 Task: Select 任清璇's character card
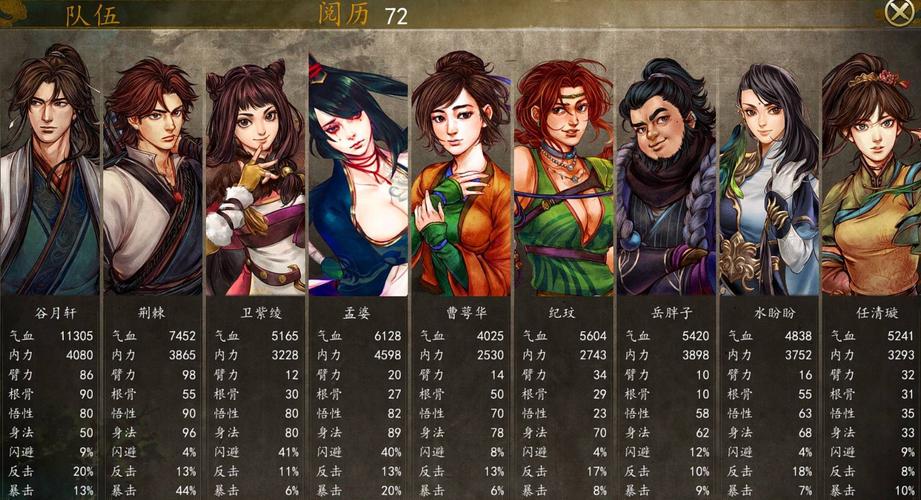[x=870, y=175]
